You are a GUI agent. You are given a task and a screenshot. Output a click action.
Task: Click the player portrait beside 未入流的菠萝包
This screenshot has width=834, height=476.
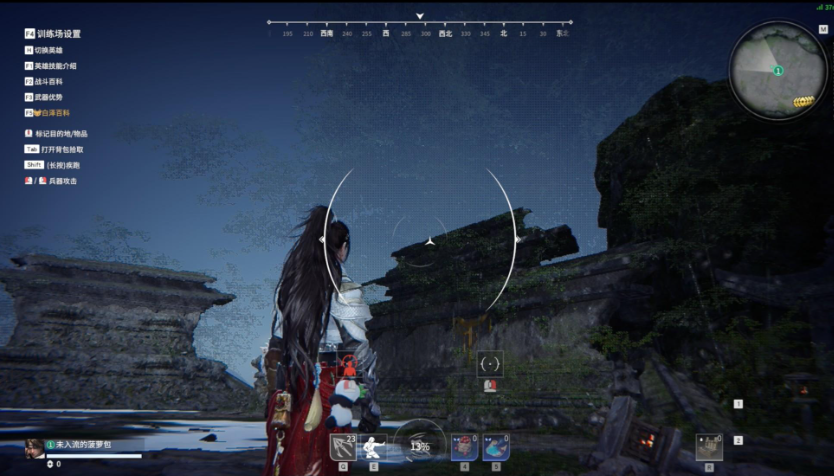coord(34,446)
